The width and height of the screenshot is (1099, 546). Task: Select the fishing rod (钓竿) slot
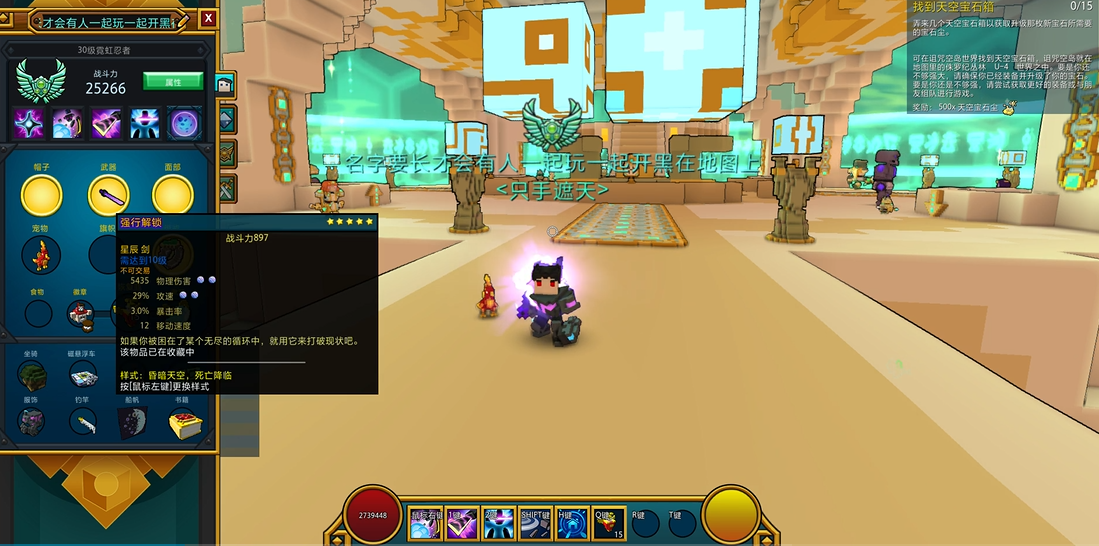tap(83, 422)
